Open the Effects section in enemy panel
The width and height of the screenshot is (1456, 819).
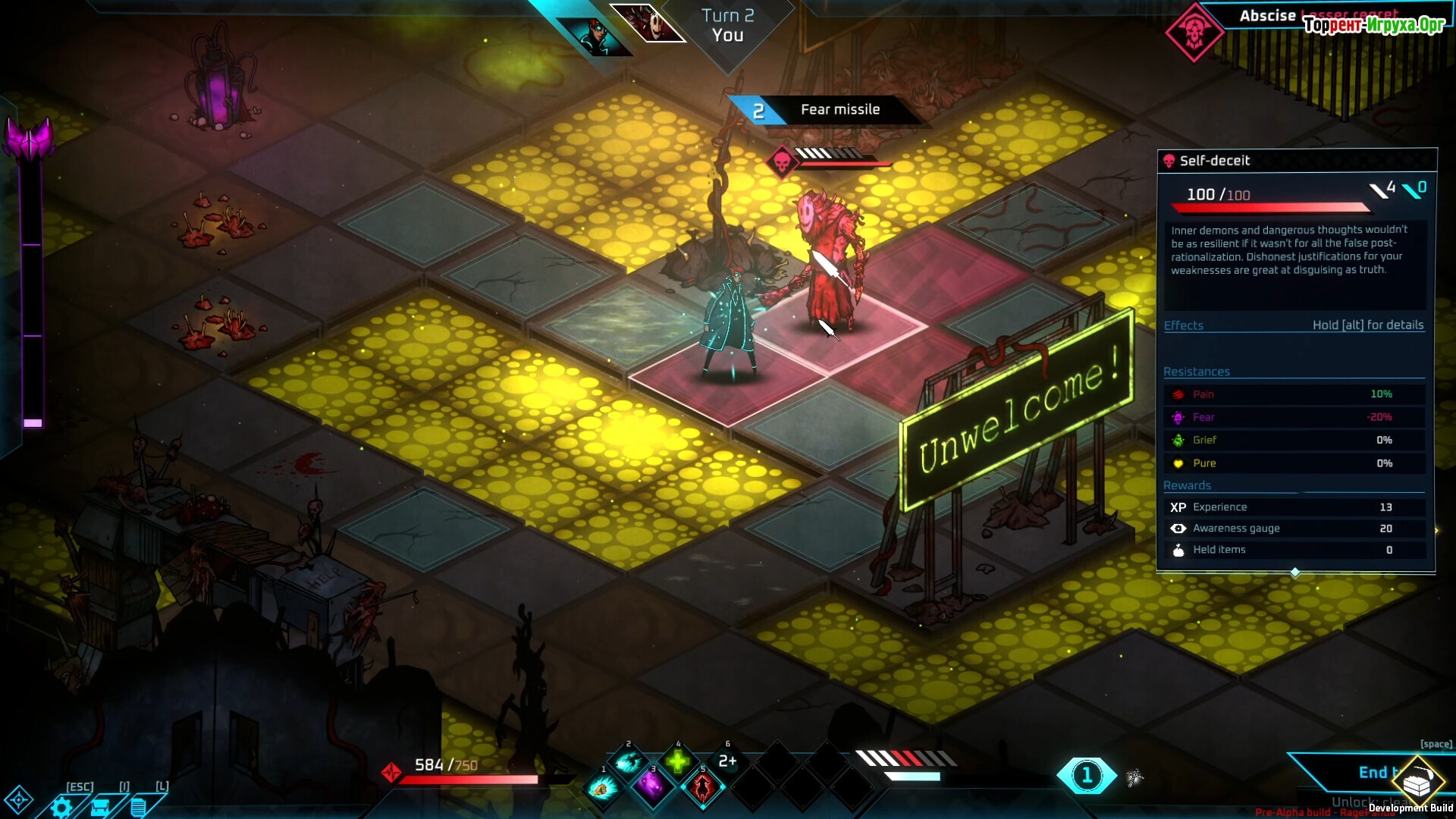pos(1184,325)
